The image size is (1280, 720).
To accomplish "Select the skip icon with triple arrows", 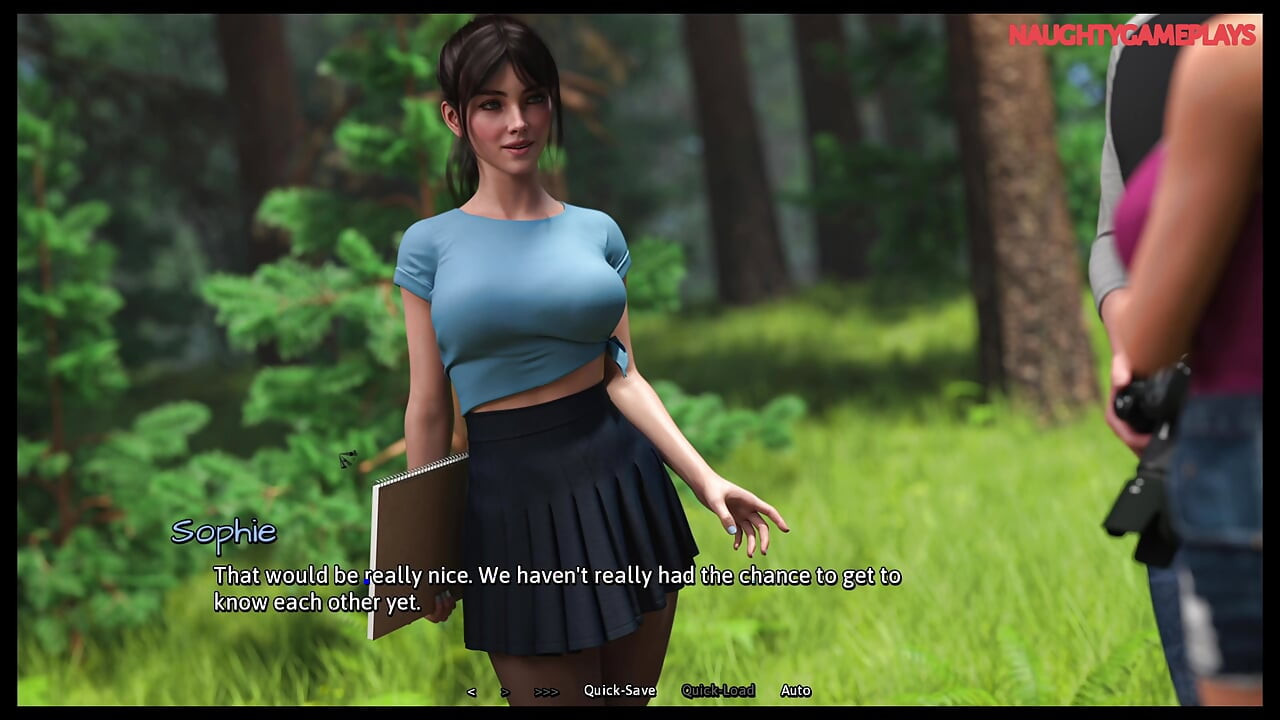I will pos(544,690).
